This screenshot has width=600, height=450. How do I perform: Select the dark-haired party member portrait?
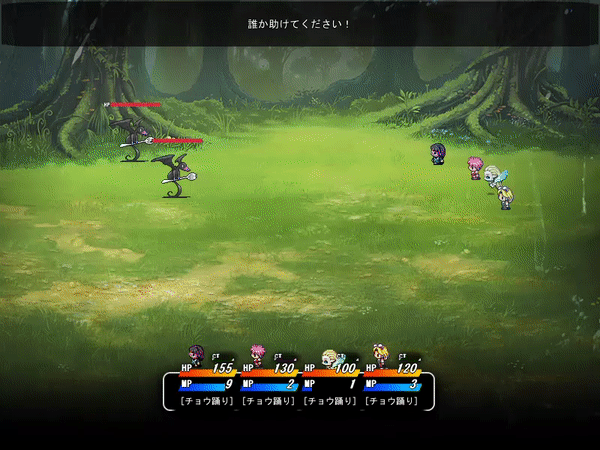(x=196, y=355)
